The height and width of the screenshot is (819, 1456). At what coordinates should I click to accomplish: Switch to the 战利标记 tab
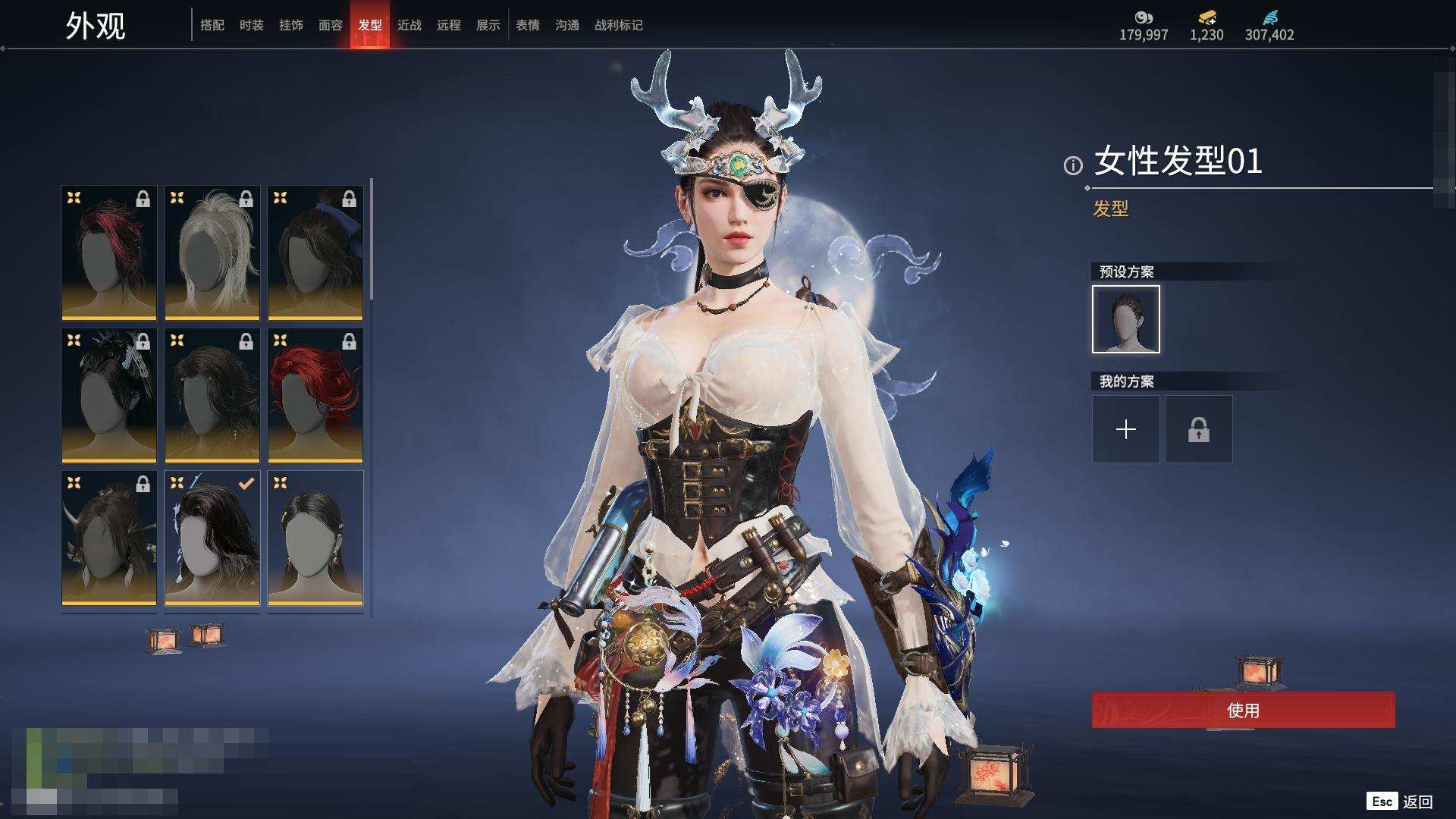618,25
